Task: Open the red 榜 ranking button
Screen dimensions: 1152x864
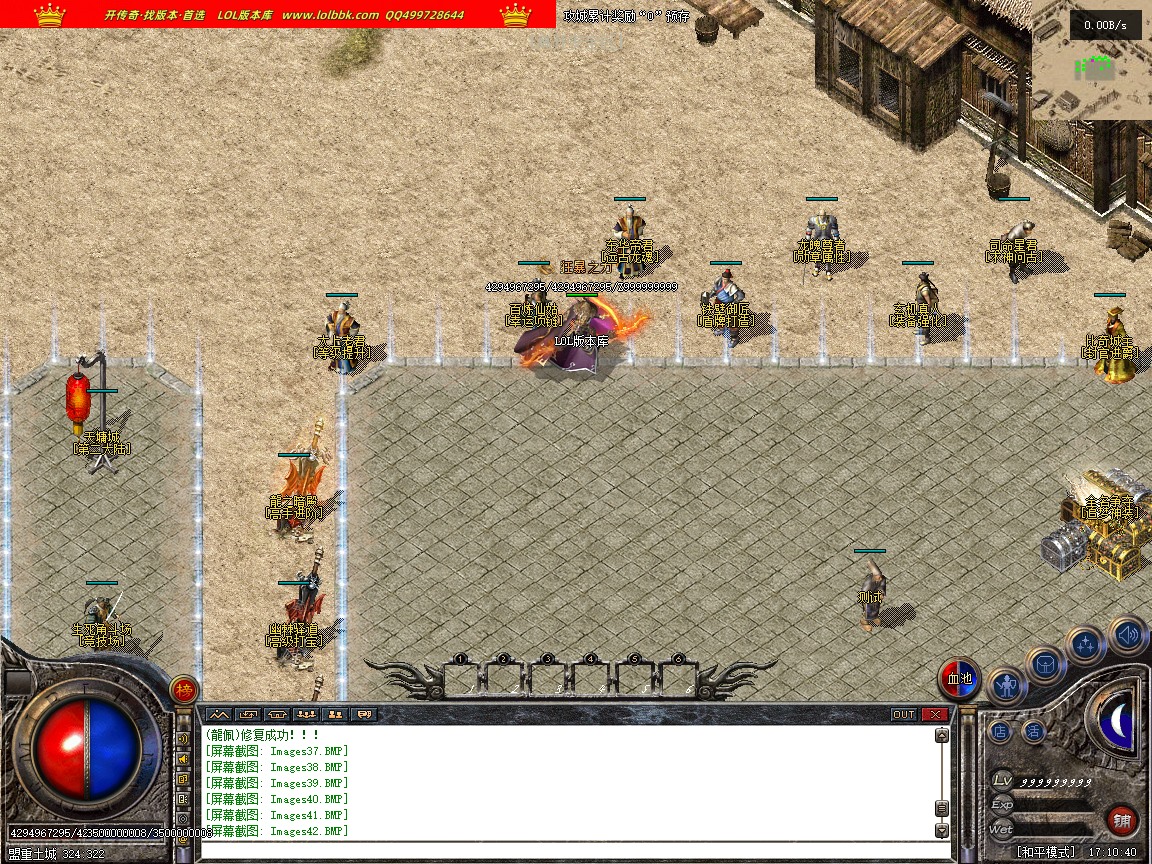Action: point(184,689)
